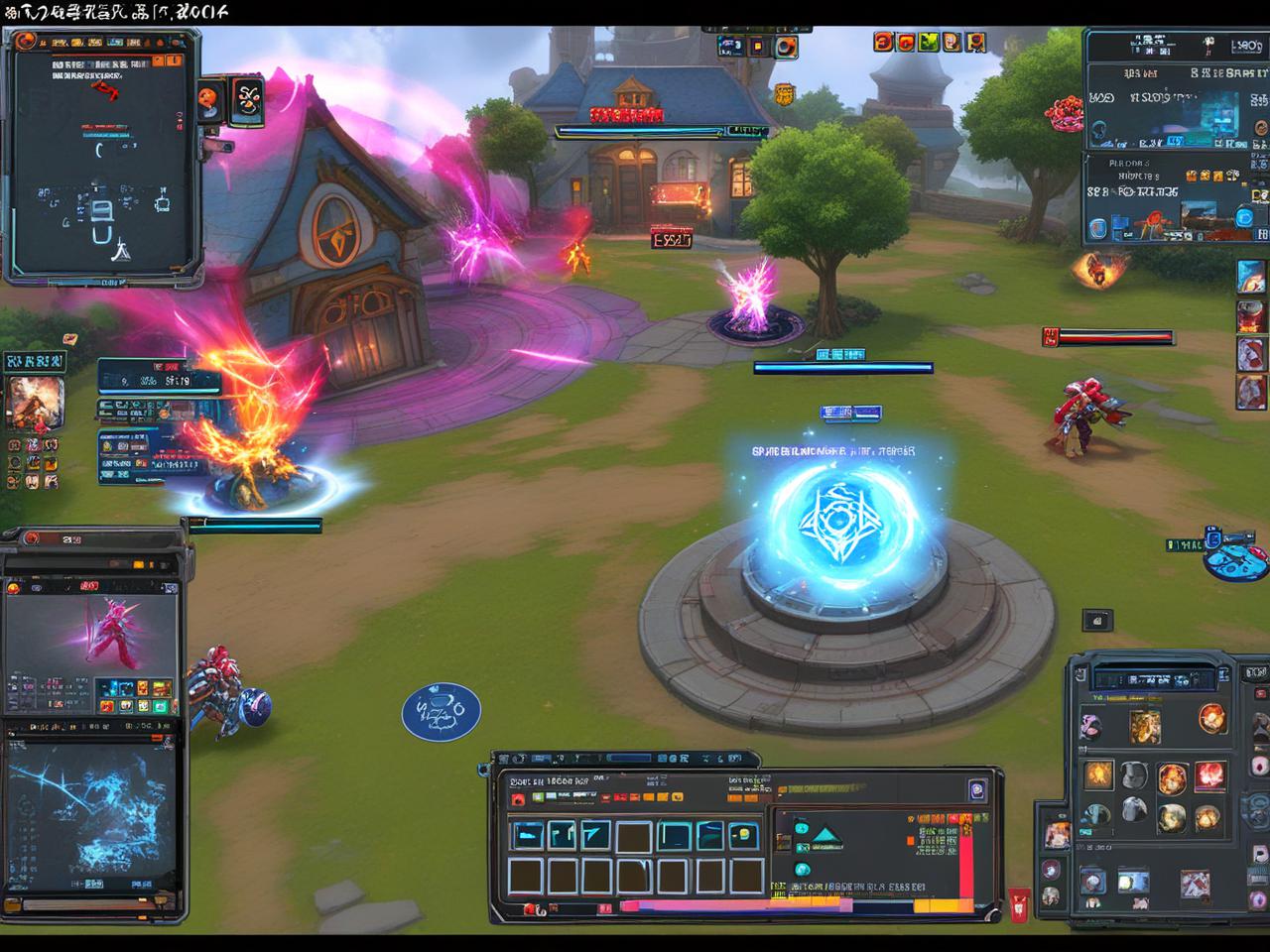
Task: Click the orange face icon beside top-left panel
Action: point(208,98)
